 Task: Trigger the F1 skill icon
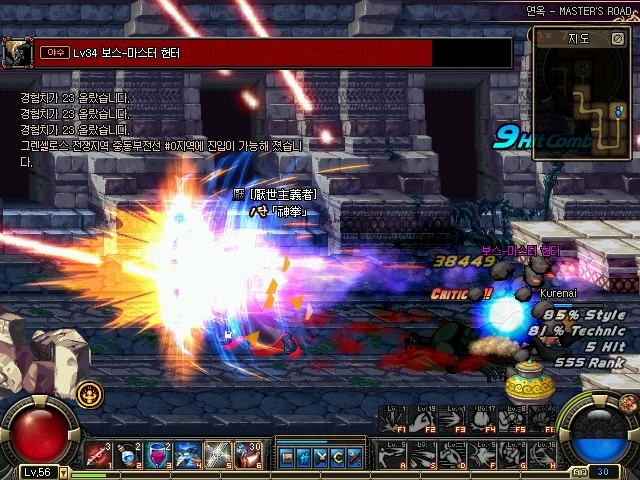click(396, 419)
